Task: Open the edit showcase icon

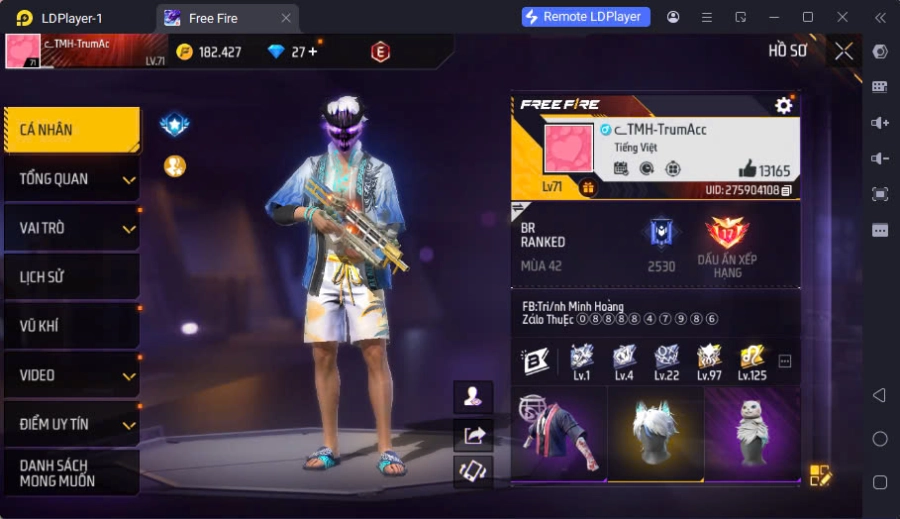Action: 820,475
